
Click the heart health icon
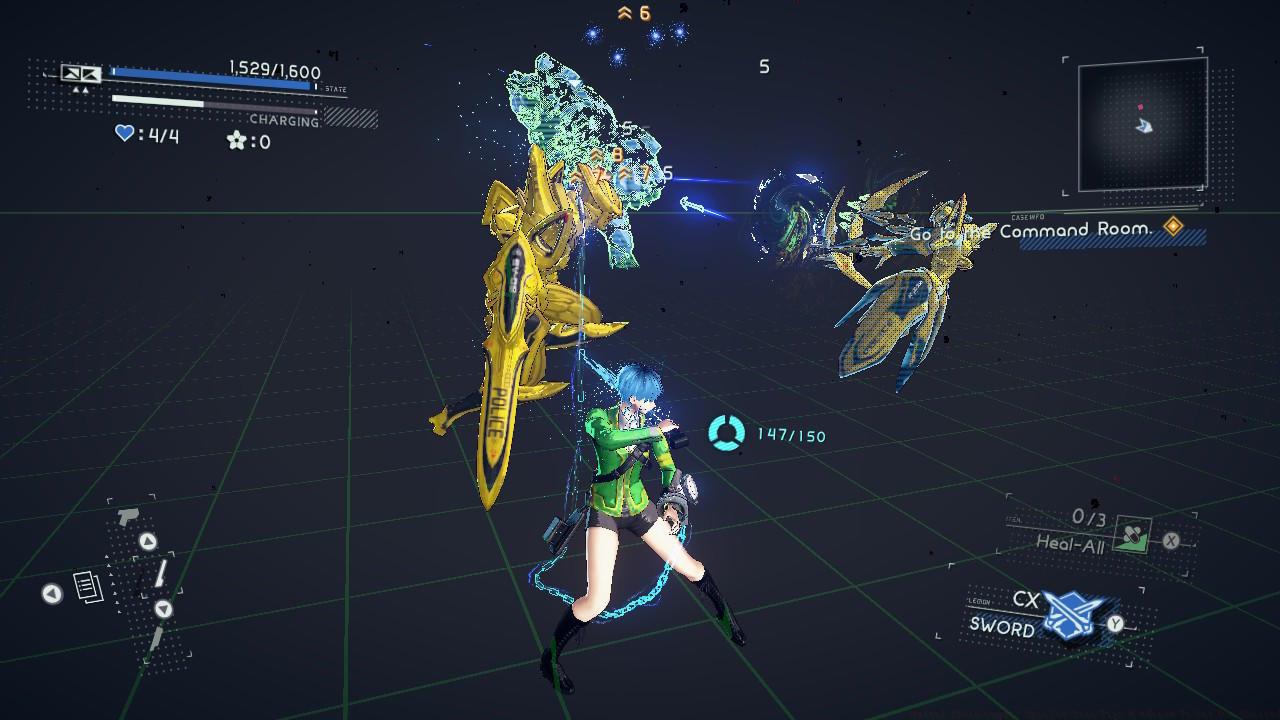click(x=123, y=133)
